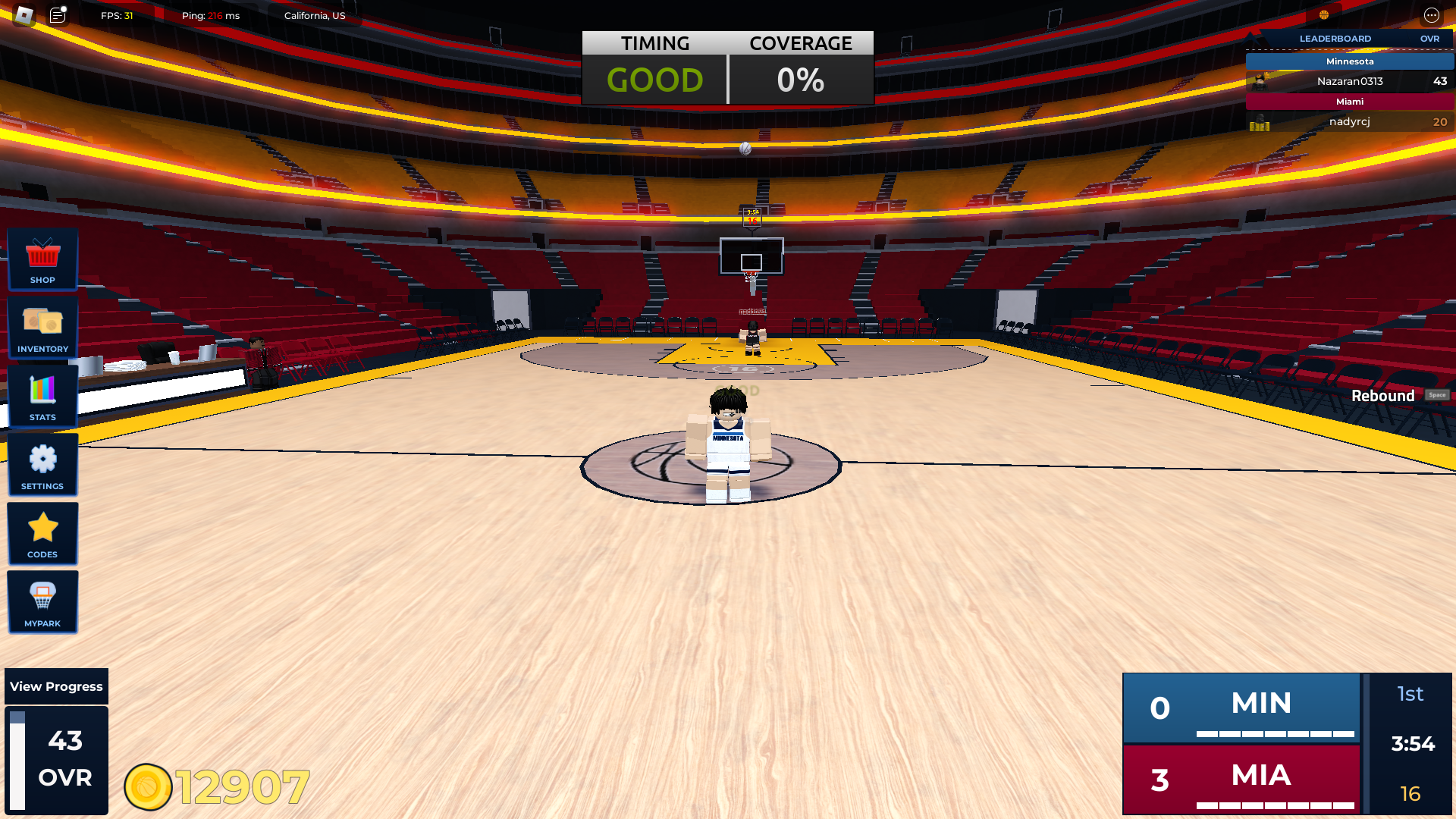The height and width of the screenshot is (819, 1456).
Task: Select Nazaran0313 on the leaderboard
Action: [x=1350, y=81]
